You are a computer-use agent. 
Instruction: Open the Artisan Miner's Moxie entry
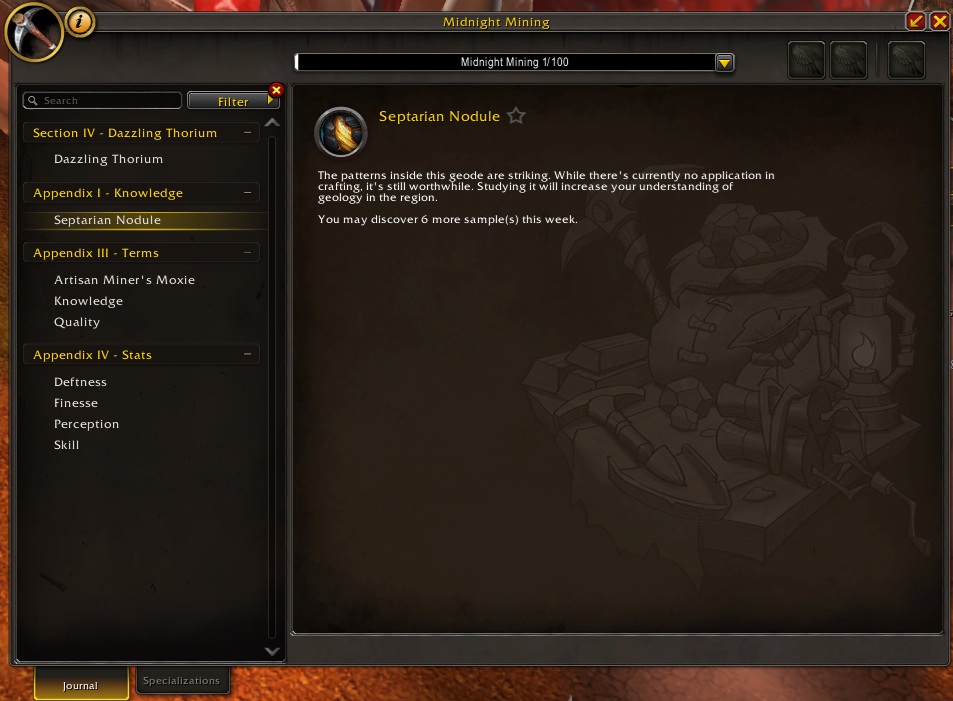124,280
